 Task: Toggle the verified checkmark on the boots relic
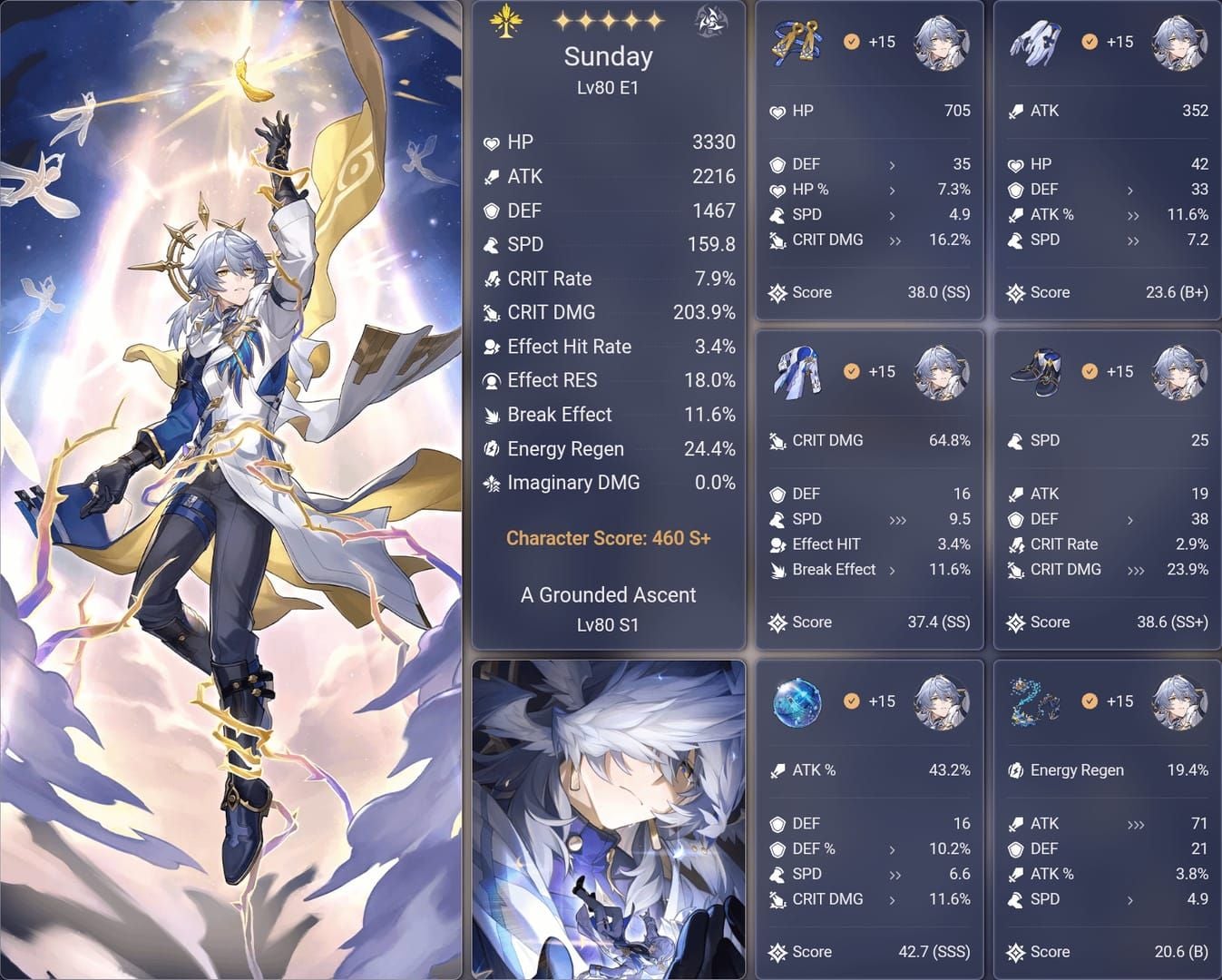click(1089, 371)
